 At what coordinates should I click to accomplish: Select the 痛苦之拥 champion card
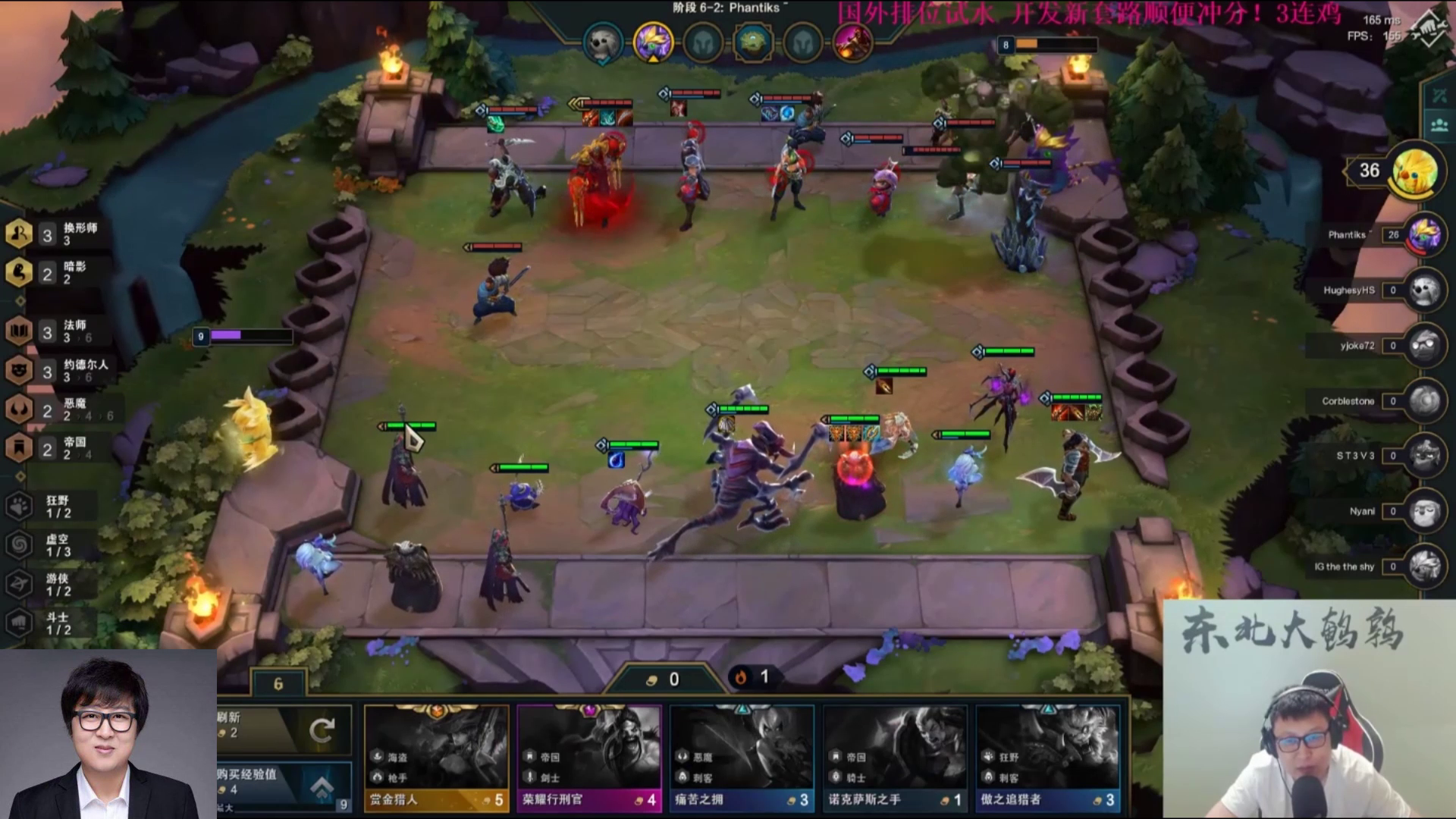[x=742, y=758]
